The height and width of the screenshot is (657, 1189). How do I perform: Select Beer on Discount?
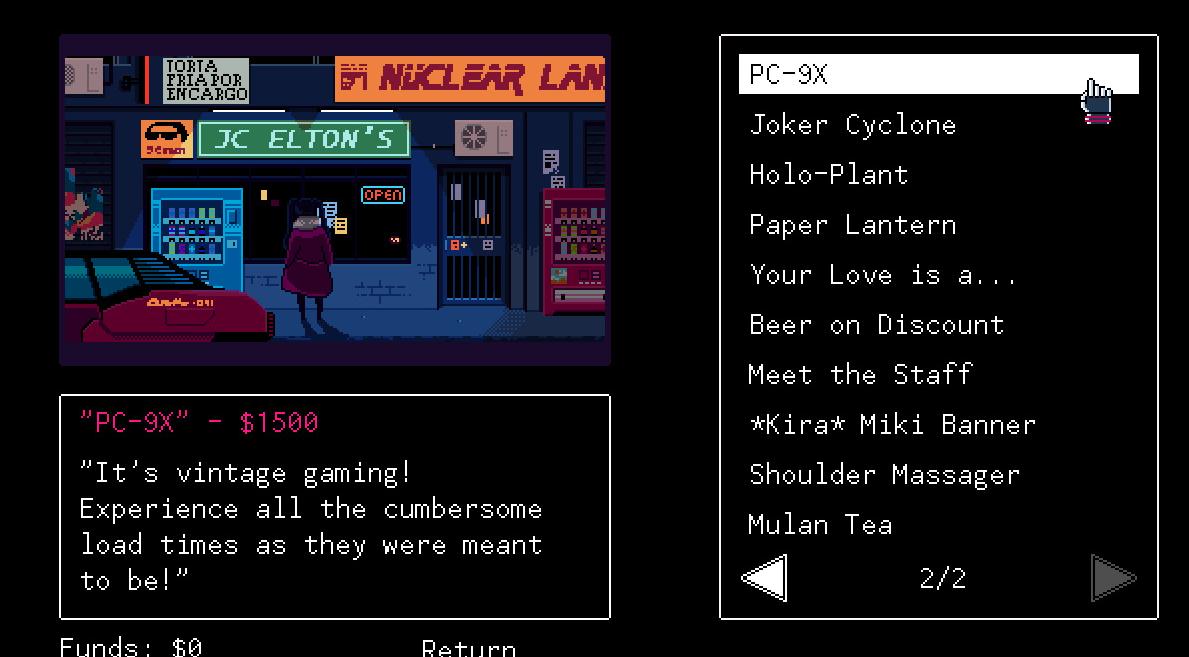pos(877,325)
